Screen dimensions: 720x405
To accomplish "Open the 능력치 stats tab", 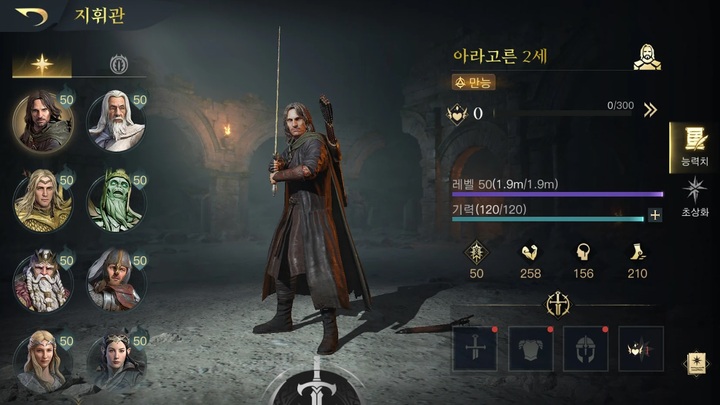I will tap(693, 146).
